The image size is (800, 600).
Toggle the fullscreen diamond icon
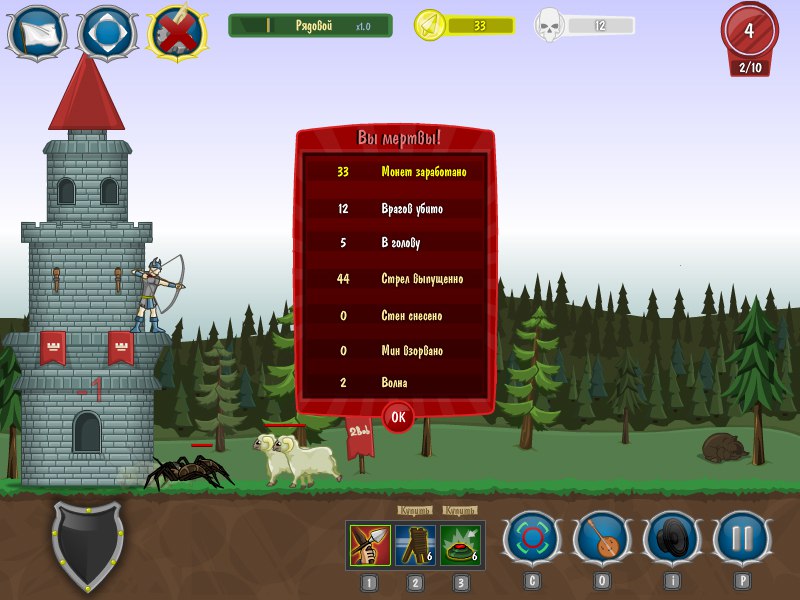107,33
